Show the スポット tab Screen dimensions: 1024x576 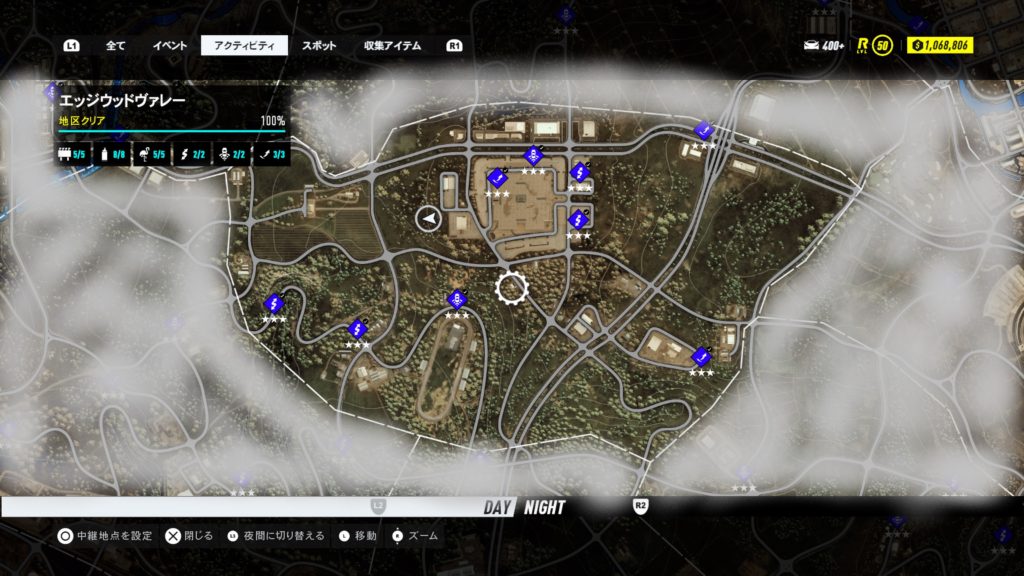point(319,45)
